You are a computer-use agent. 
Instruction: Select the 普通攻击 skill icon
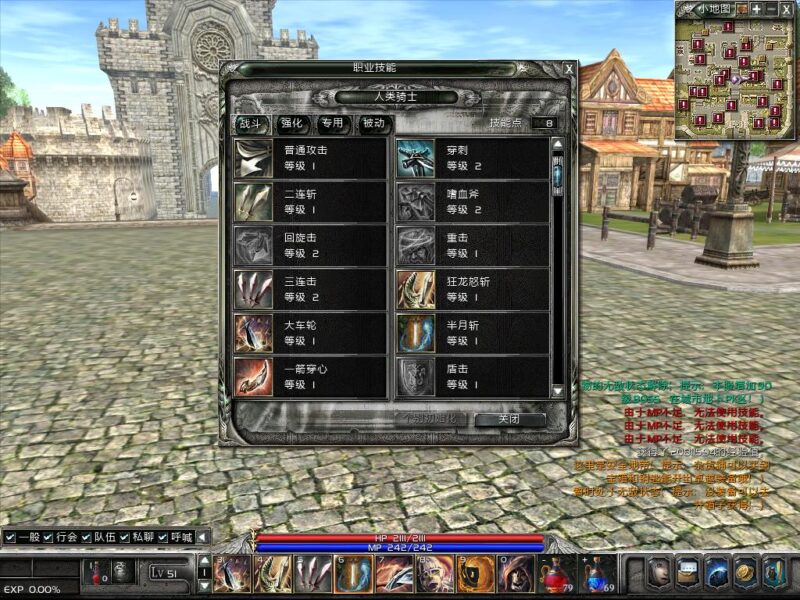point(253,158)
